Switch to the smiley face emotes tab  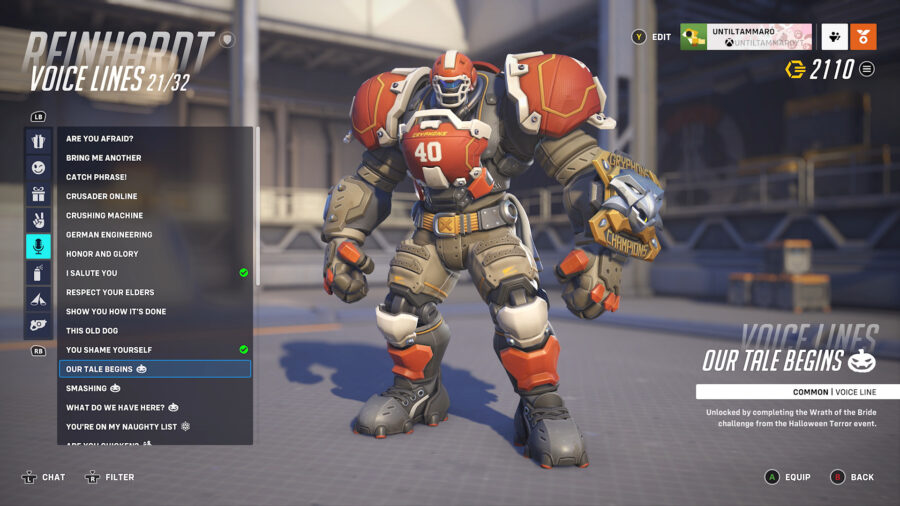click(x=38, y=168)
